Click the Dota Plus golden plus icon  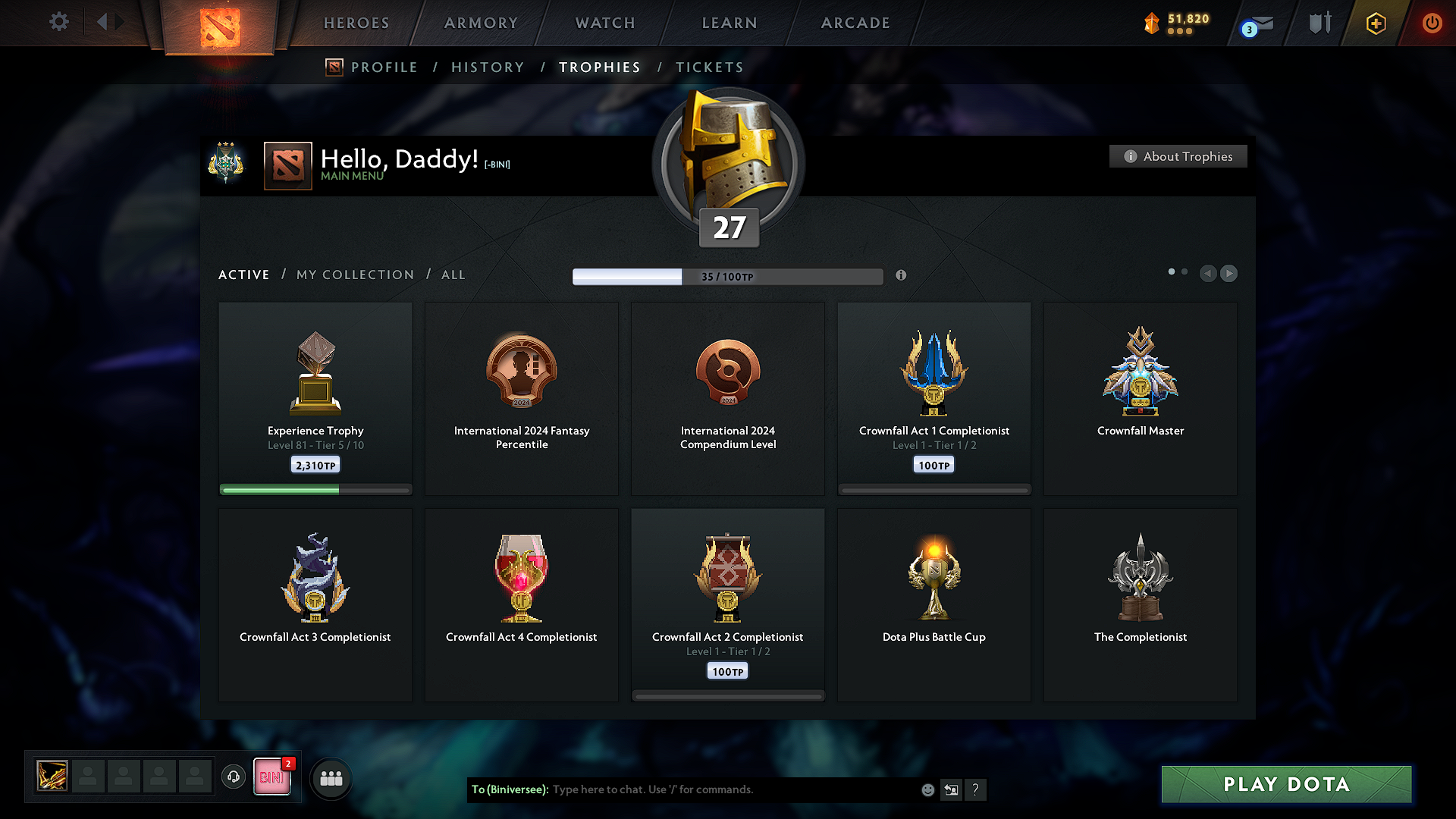point(1375,23)
